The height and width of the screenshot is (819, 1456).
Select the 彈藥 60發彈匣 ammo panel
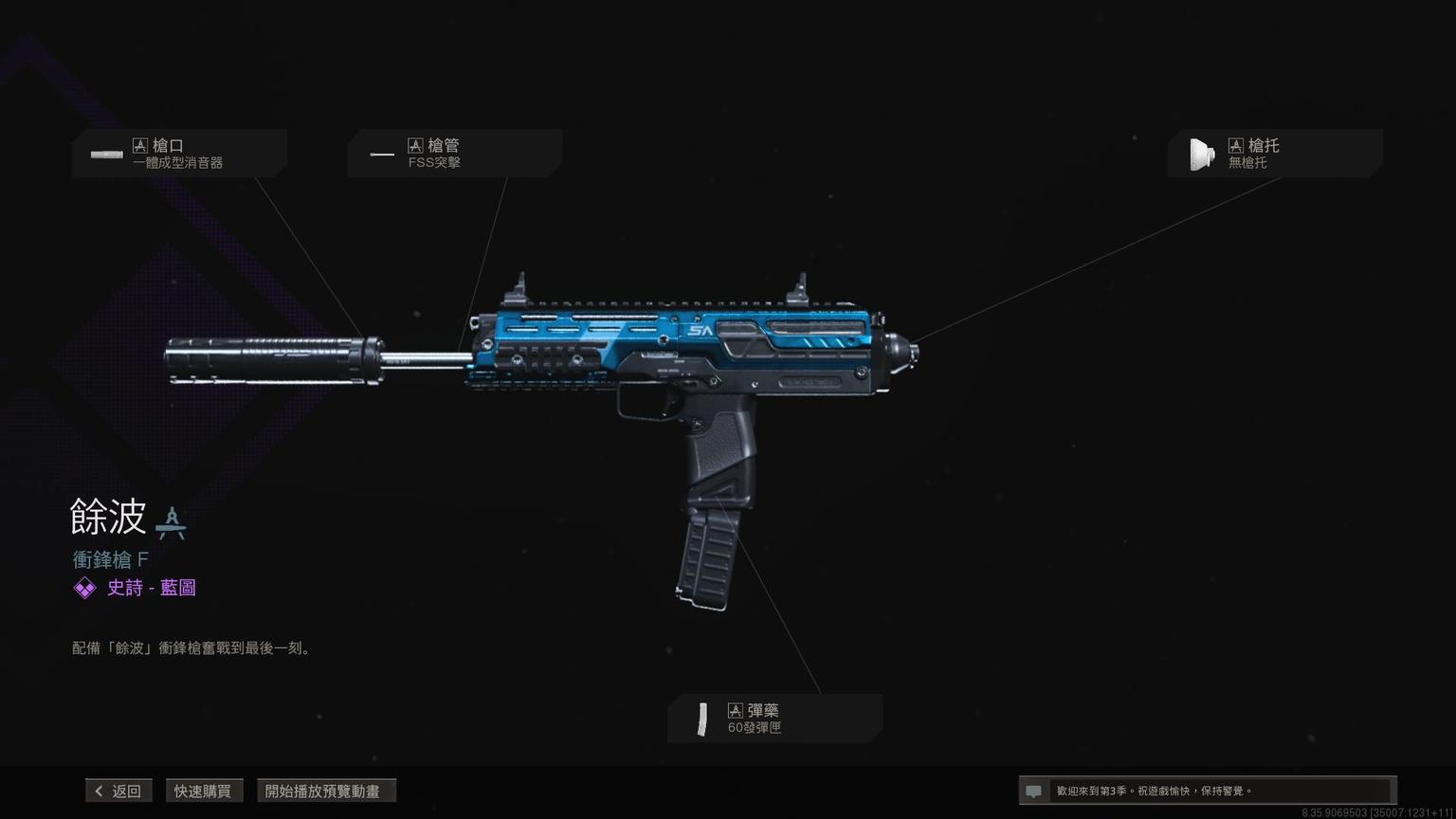774,719
